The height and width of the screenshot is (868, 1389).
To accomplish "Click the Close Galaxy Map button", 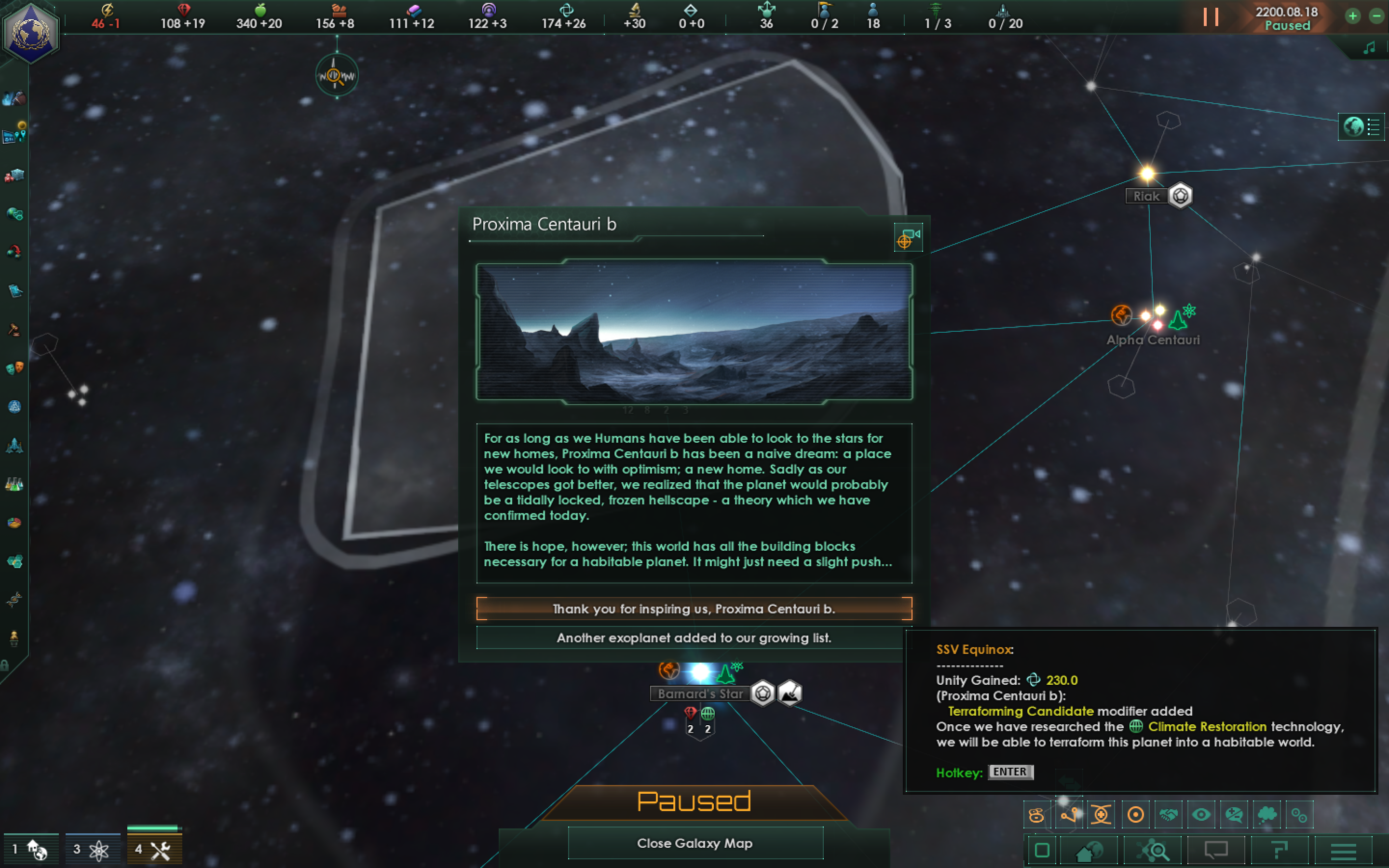I will (694, 843).
